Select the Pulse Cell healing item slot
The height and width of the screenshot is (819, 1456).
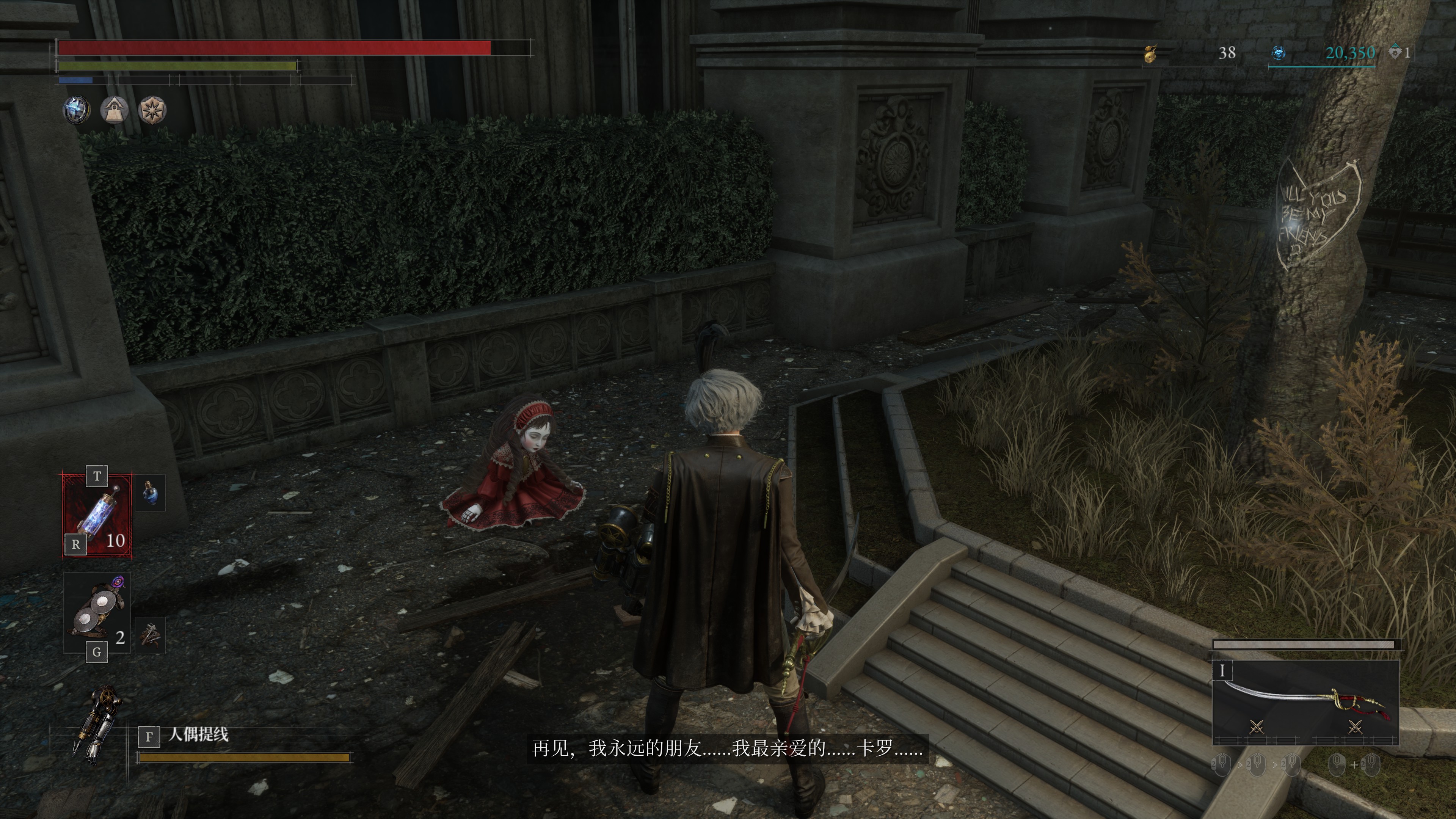pyautogui.click(x=97, y=515)
